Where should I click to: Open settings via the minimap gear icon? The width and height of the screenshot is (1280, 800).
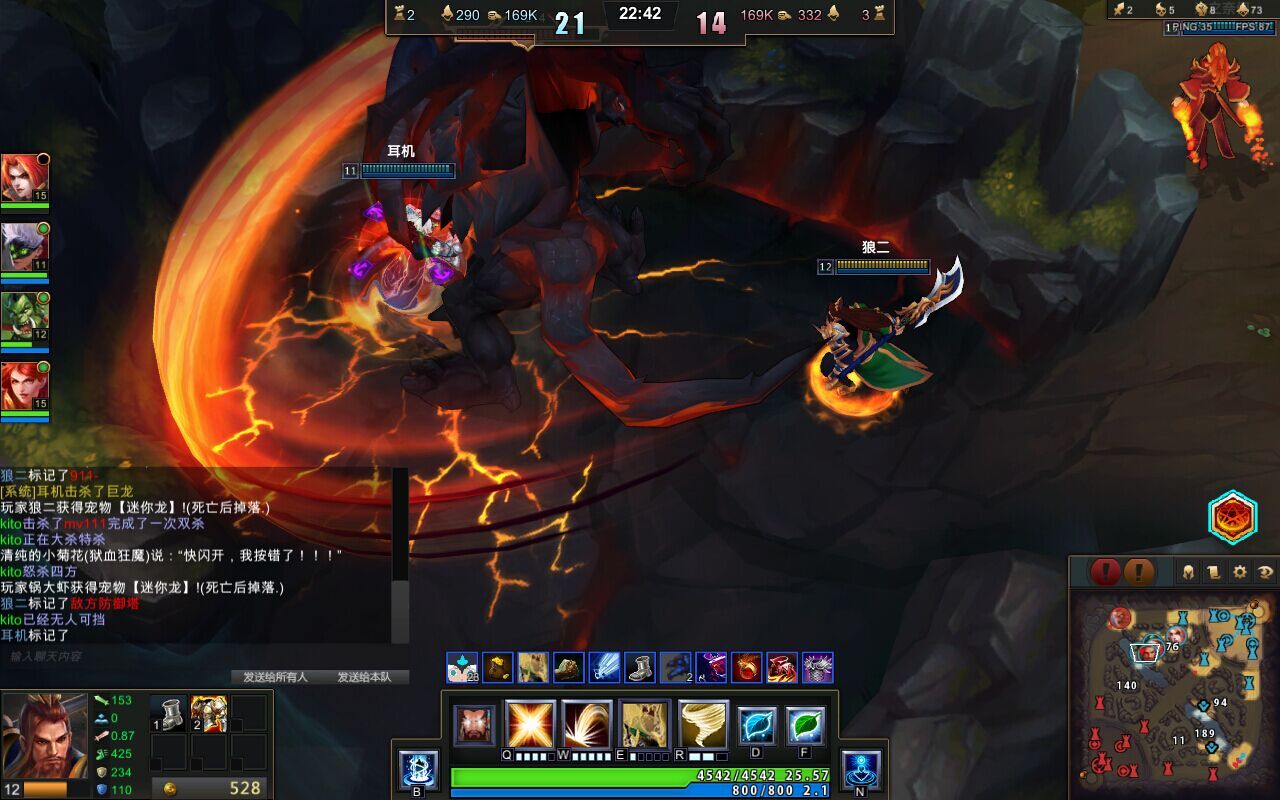coord(1240,572)
